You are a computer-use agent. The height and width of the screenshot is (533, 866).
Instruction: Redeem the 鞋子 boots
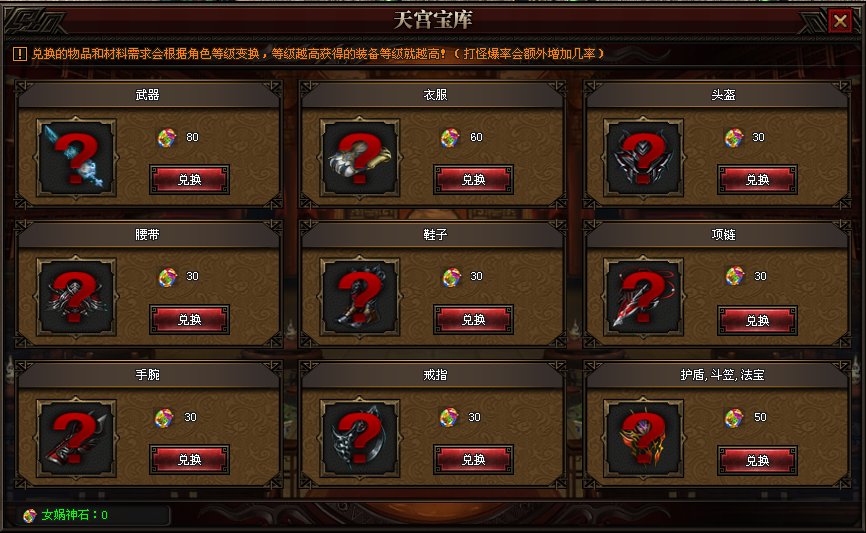pyautogui.click(x=473, y=320)
